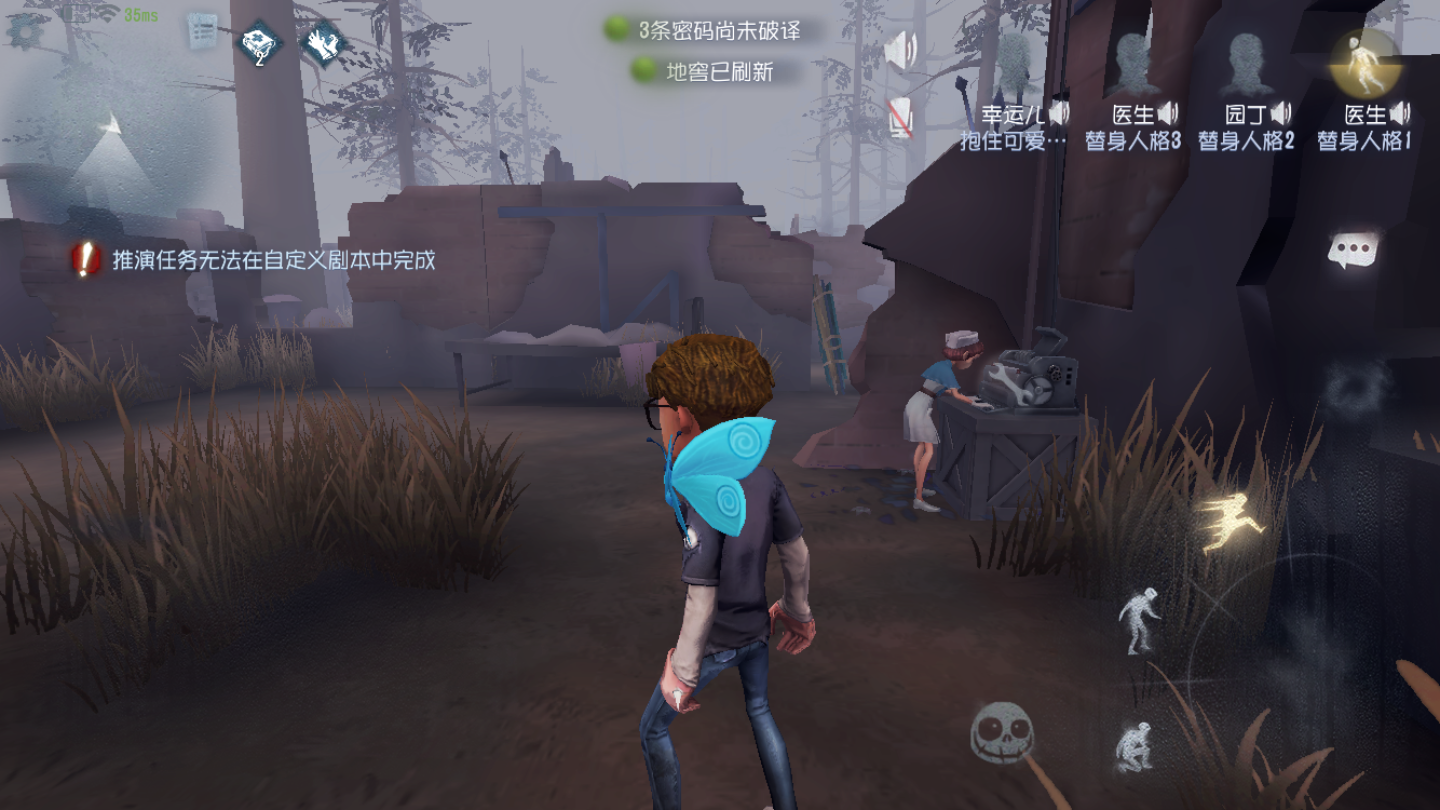The height and width of the screenshot is (810, 1440).
Task: Tap the smiling skull mask button
Action: pos(1001,733)
